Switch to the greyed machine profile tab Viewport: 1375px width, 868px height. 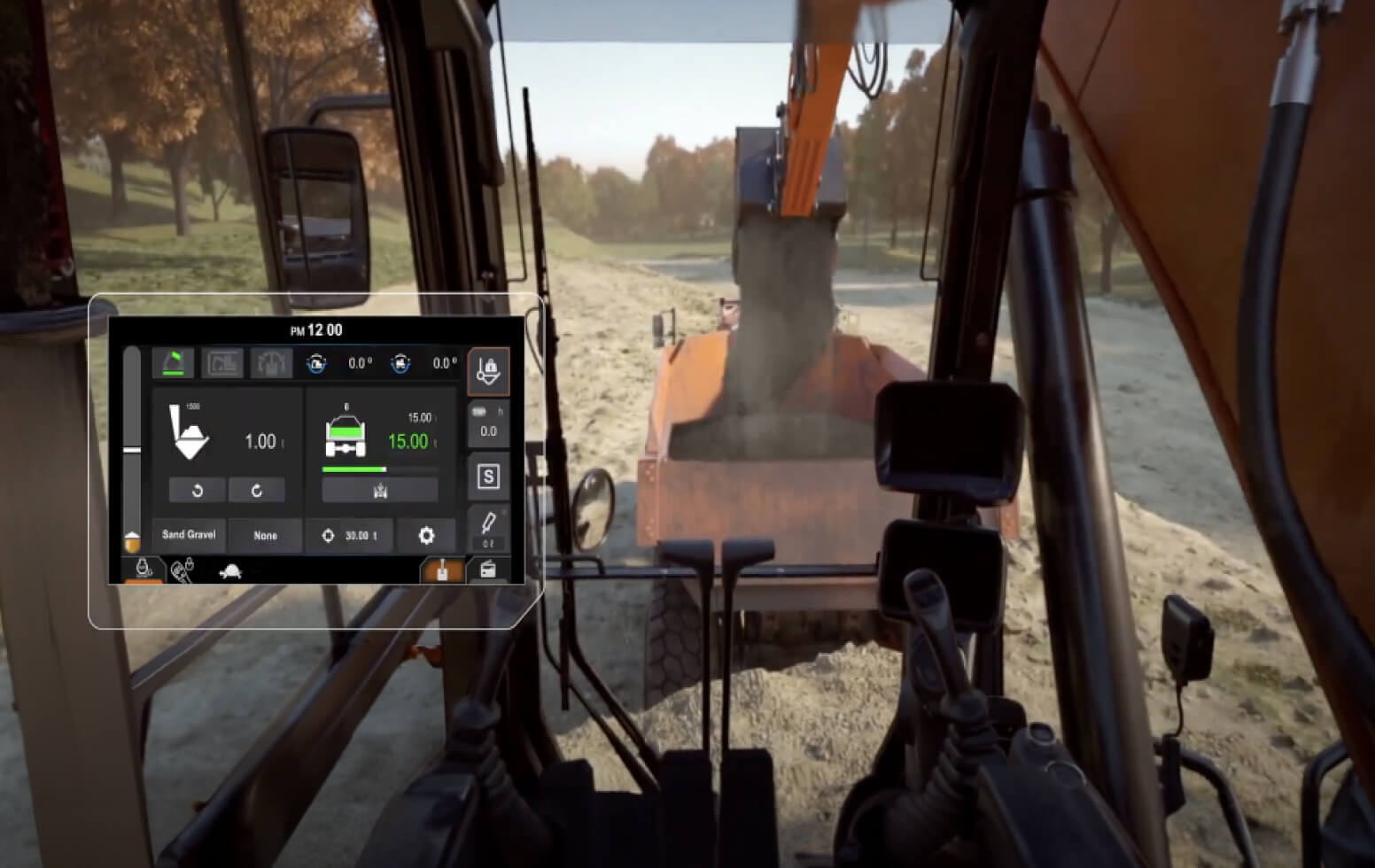222,362
